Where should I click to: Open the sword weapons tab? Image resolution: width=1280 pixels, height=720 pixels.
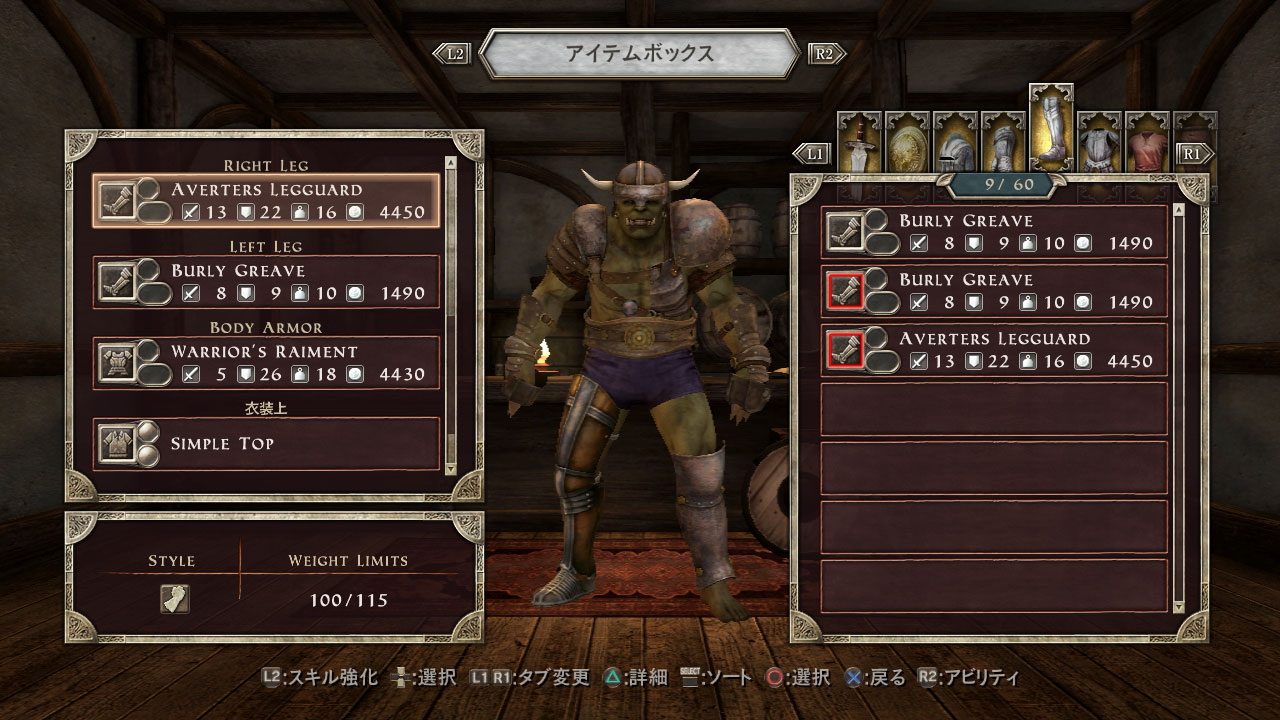[860, 139]
